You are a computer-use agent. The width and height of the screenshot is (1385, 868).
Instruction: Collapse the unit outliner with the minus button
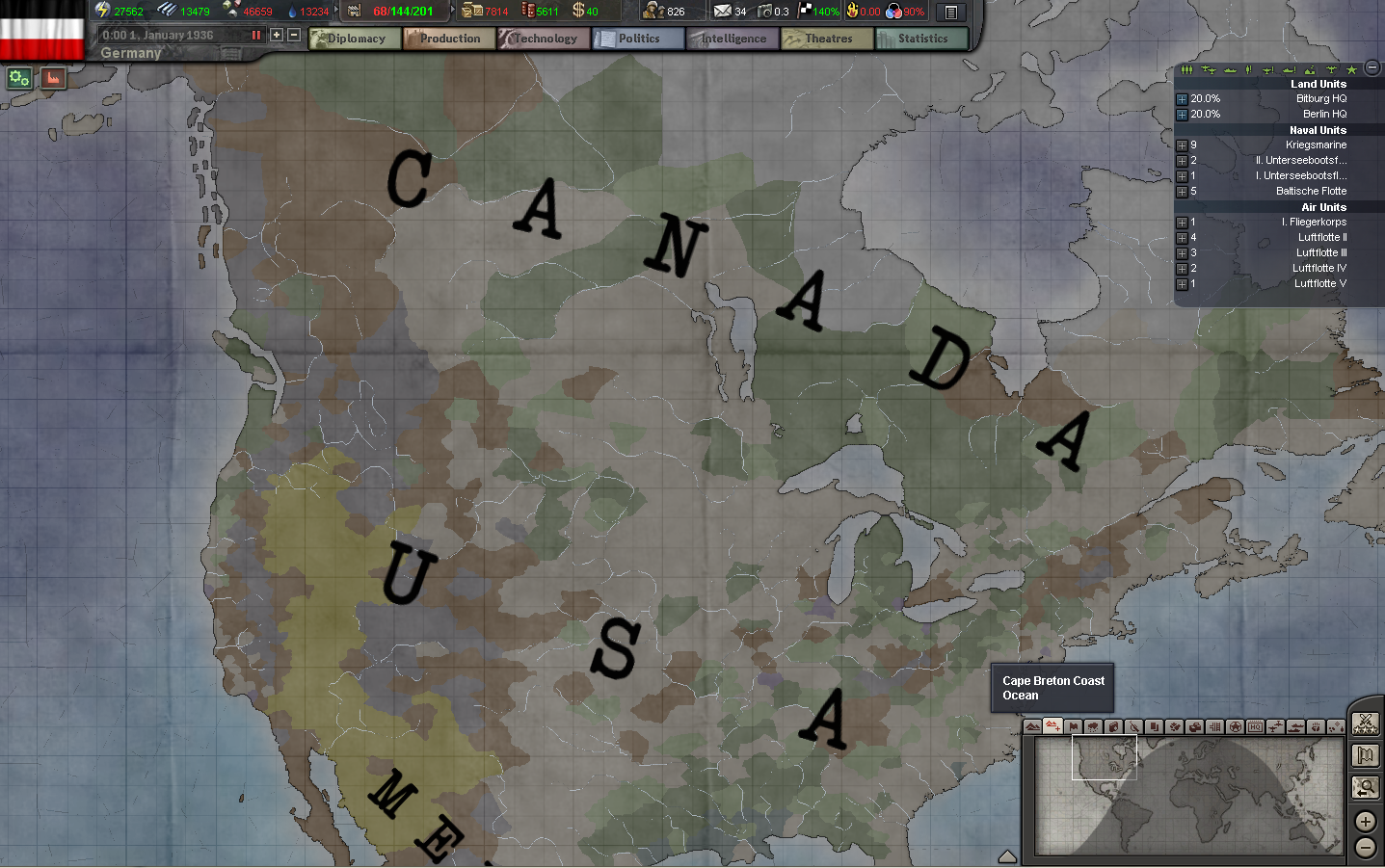(1372, 69)
